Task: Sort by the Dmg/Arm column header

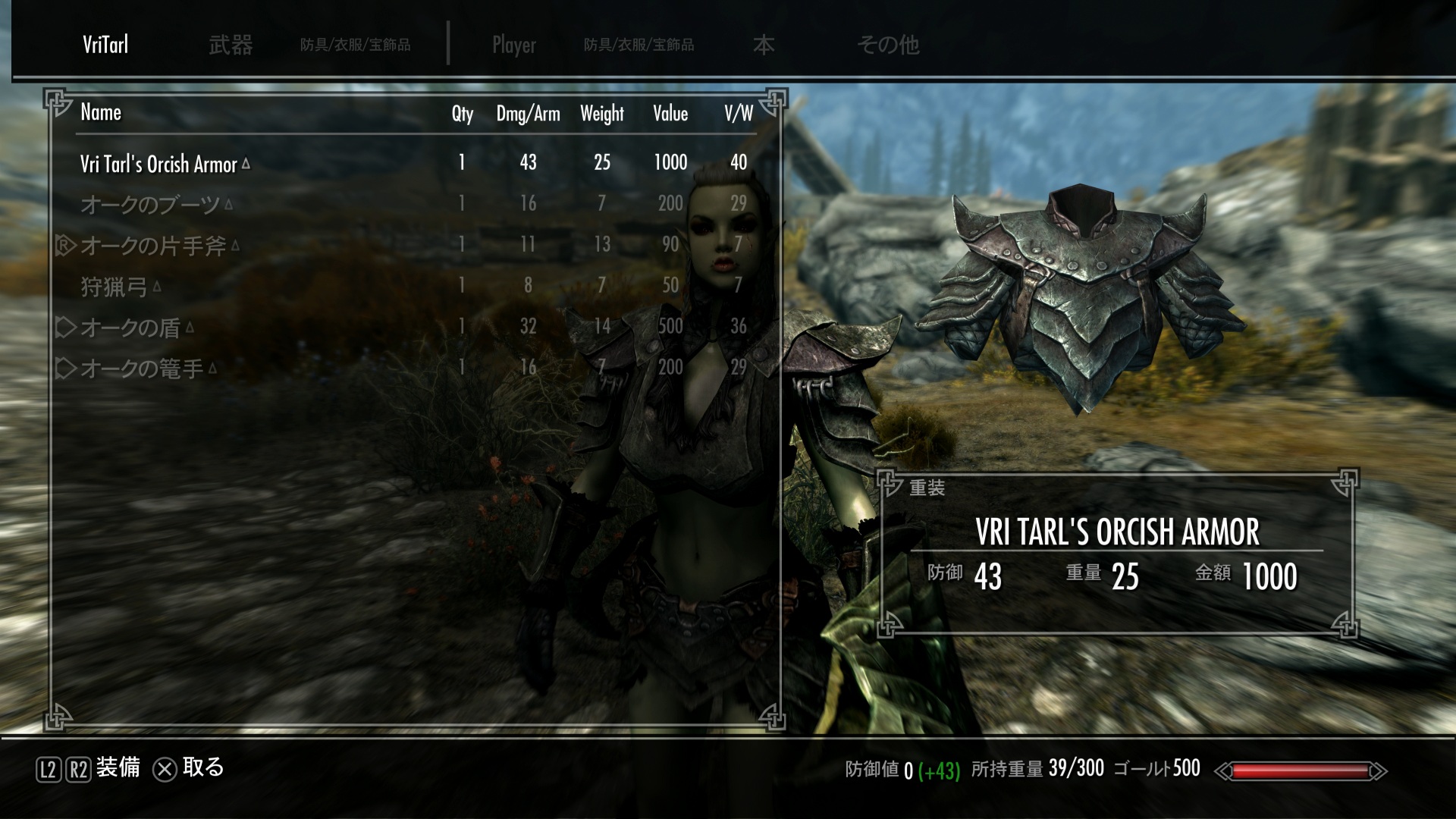Action: click(x=528, y=114)
